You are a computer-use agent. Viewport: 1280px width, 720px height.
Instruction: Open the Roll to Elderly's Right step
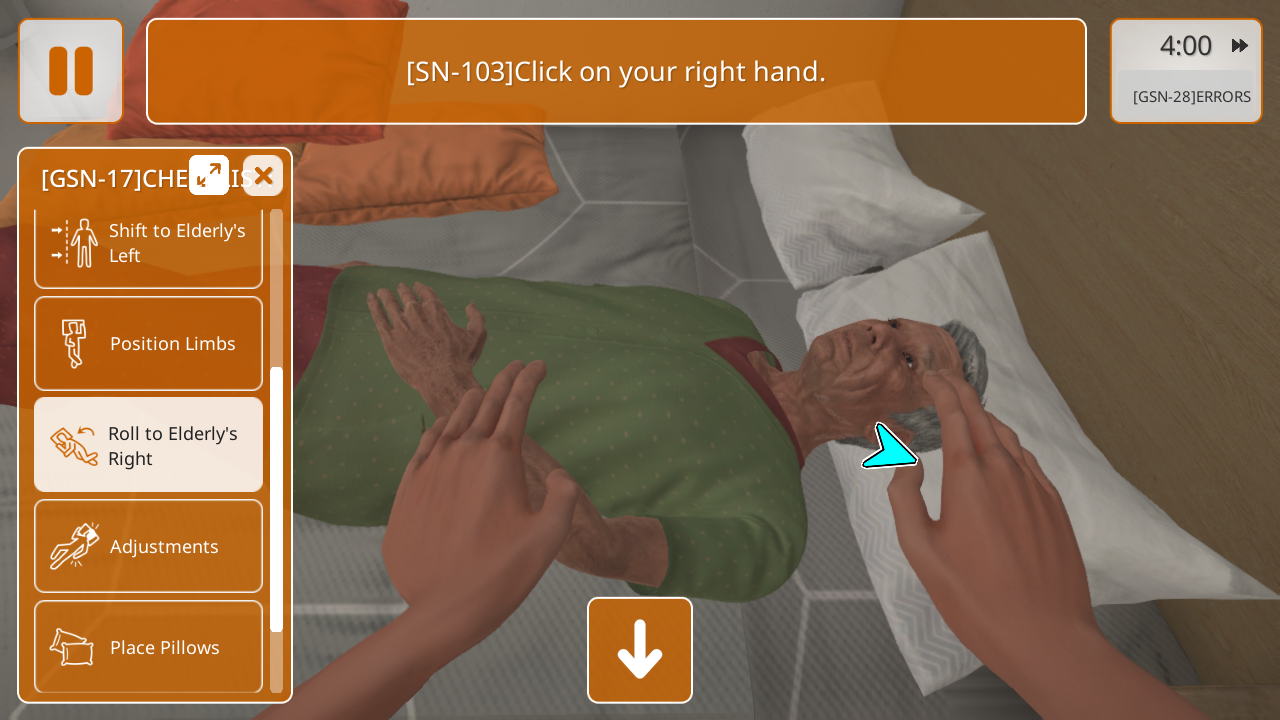tap(149, 446)
